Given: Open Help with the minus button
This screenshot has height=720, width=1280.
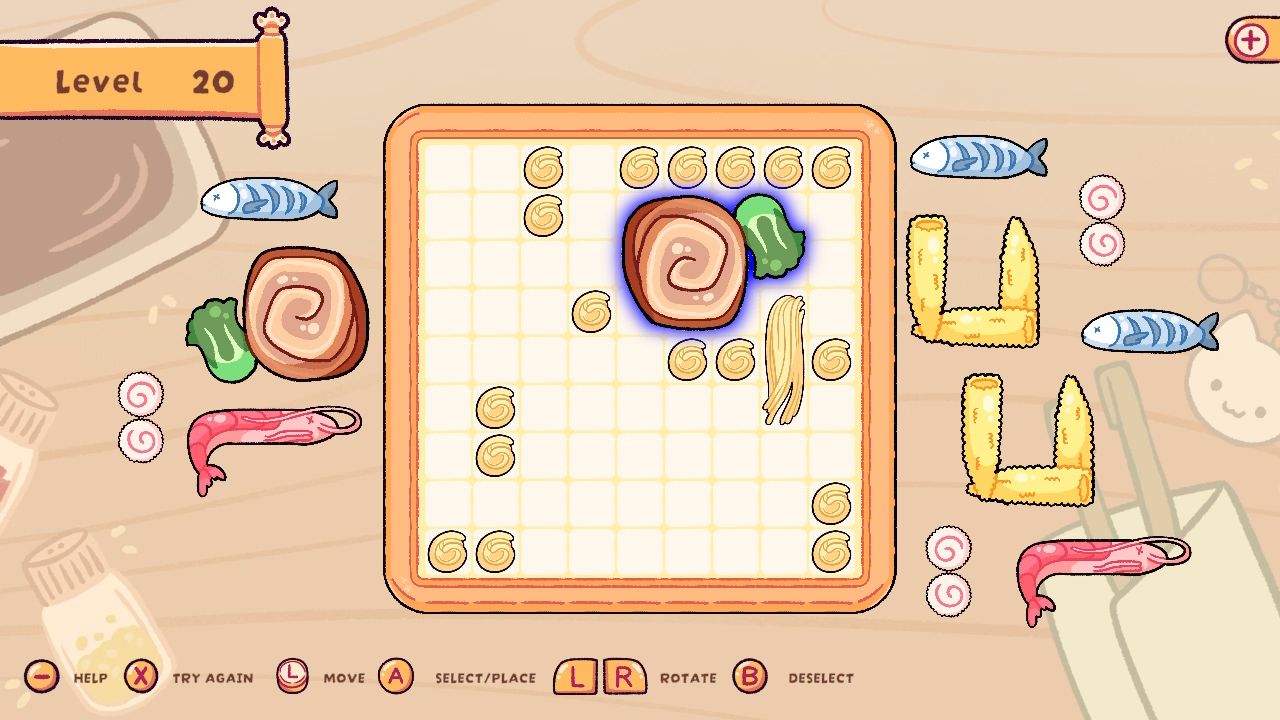Looking at the screenshot, I should pos(40,677).
